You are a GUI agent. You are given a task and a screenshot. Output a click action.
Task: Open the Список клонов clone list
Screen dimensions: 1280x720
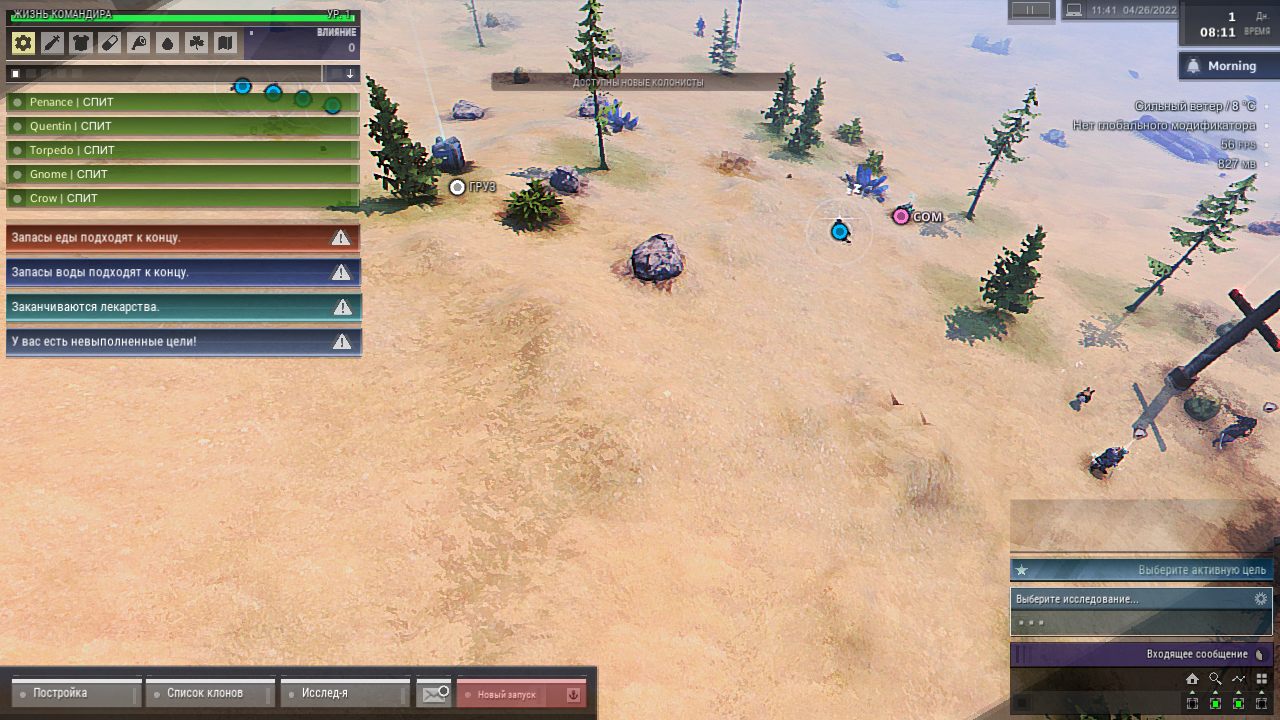[210, 693]
